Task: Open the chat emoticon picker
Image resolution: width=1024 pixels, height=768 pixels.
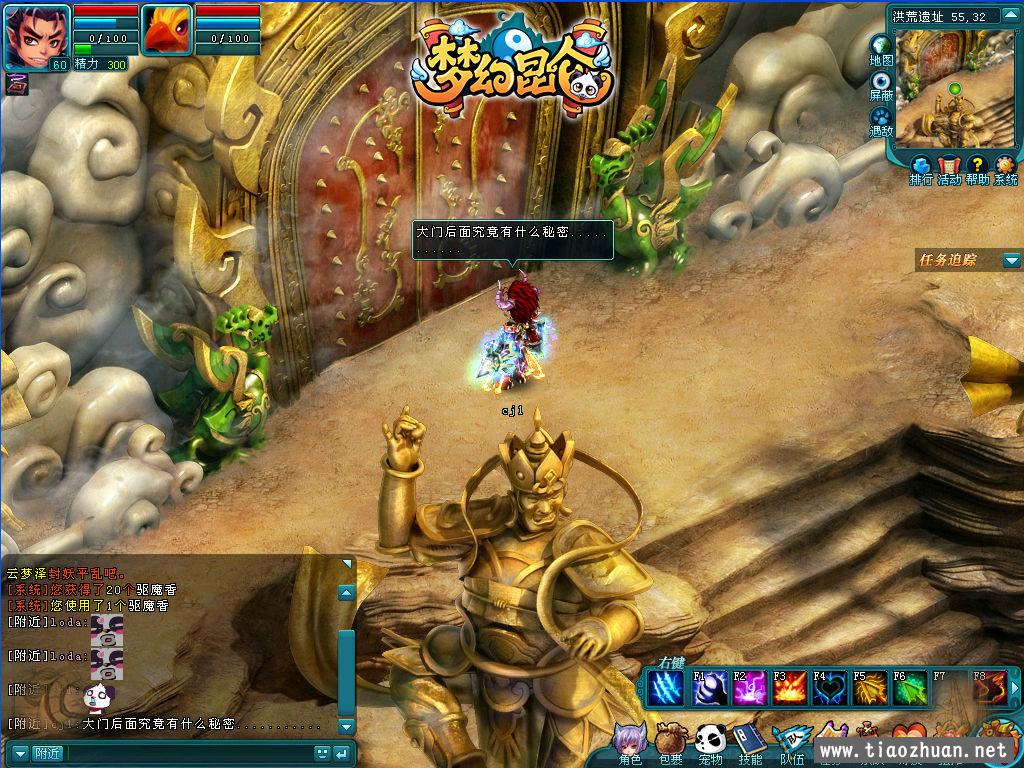Action: tap(322, 753)
